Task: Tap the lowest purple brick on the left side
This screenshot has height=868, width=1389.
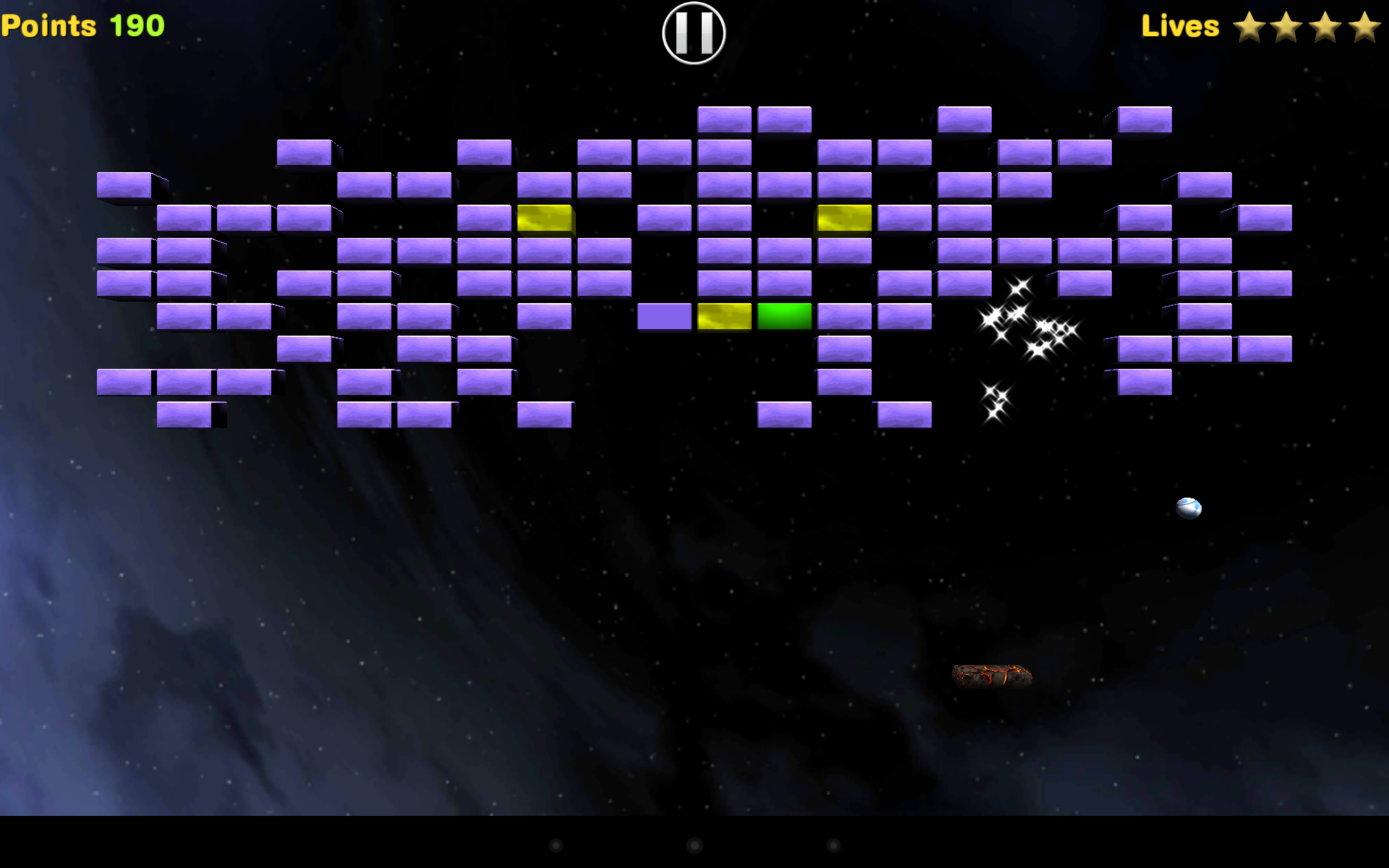Action: click(183, 414)
